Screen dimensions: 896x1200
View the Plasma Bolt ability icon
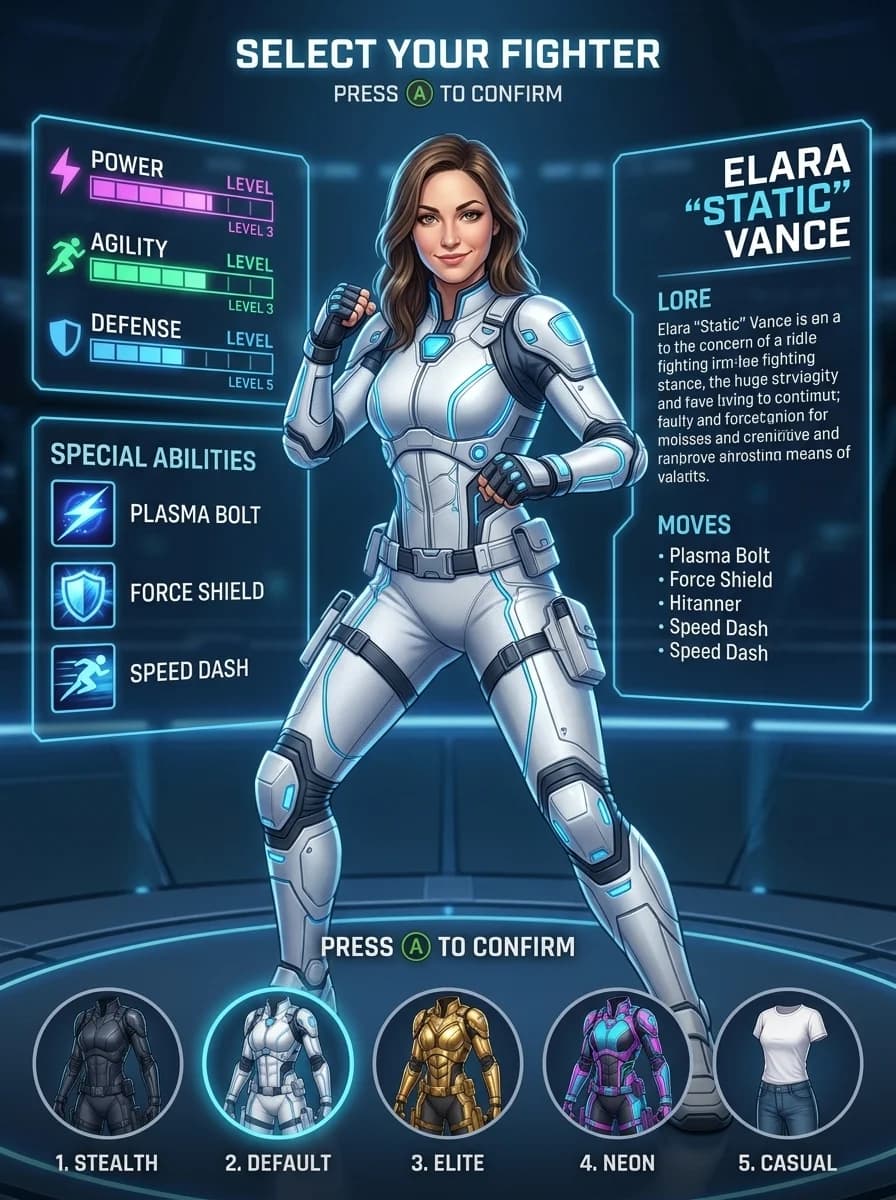tap(83, 514)
